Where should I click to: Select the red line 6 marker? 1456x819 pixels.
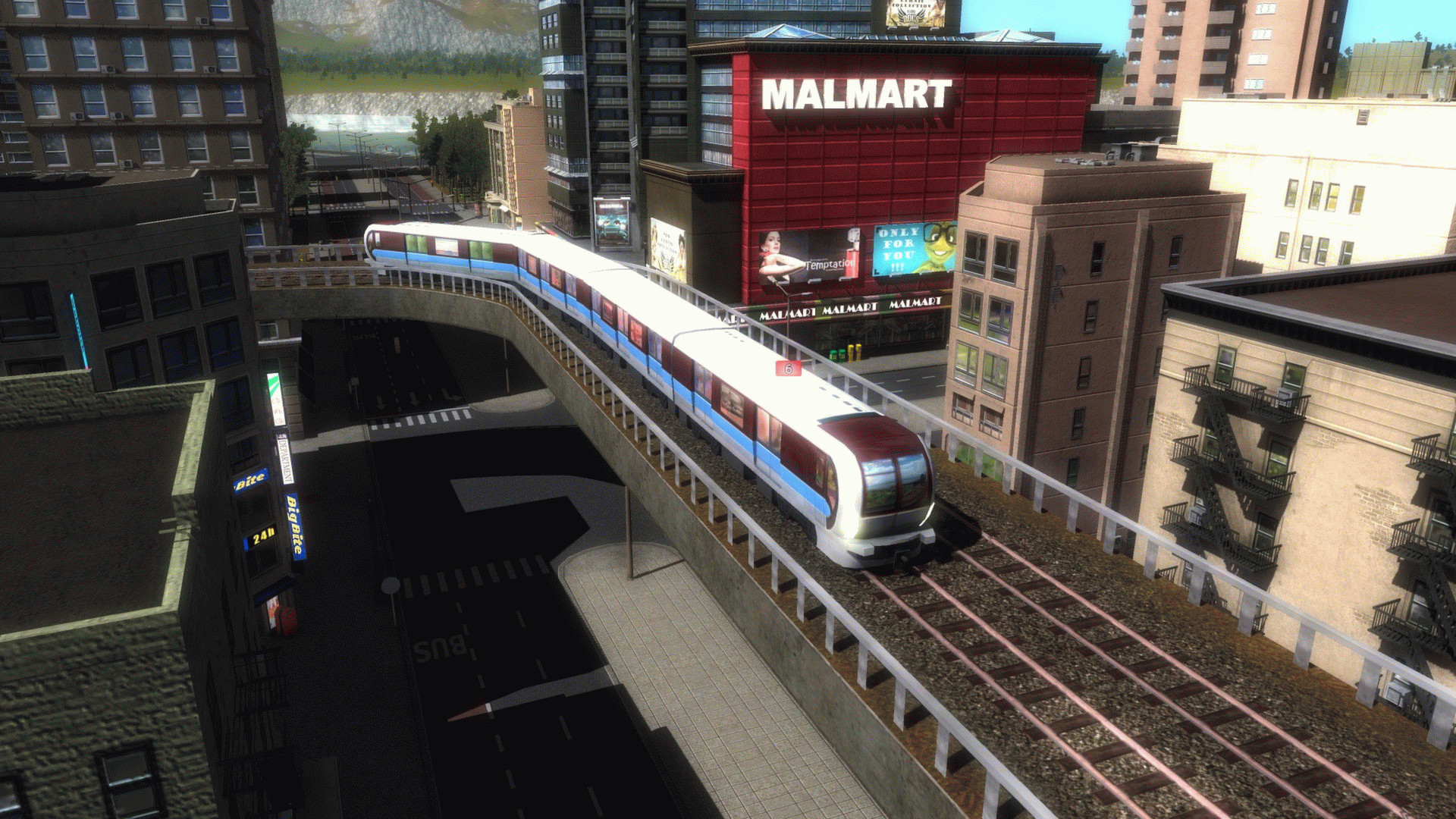tap(789, 369)
